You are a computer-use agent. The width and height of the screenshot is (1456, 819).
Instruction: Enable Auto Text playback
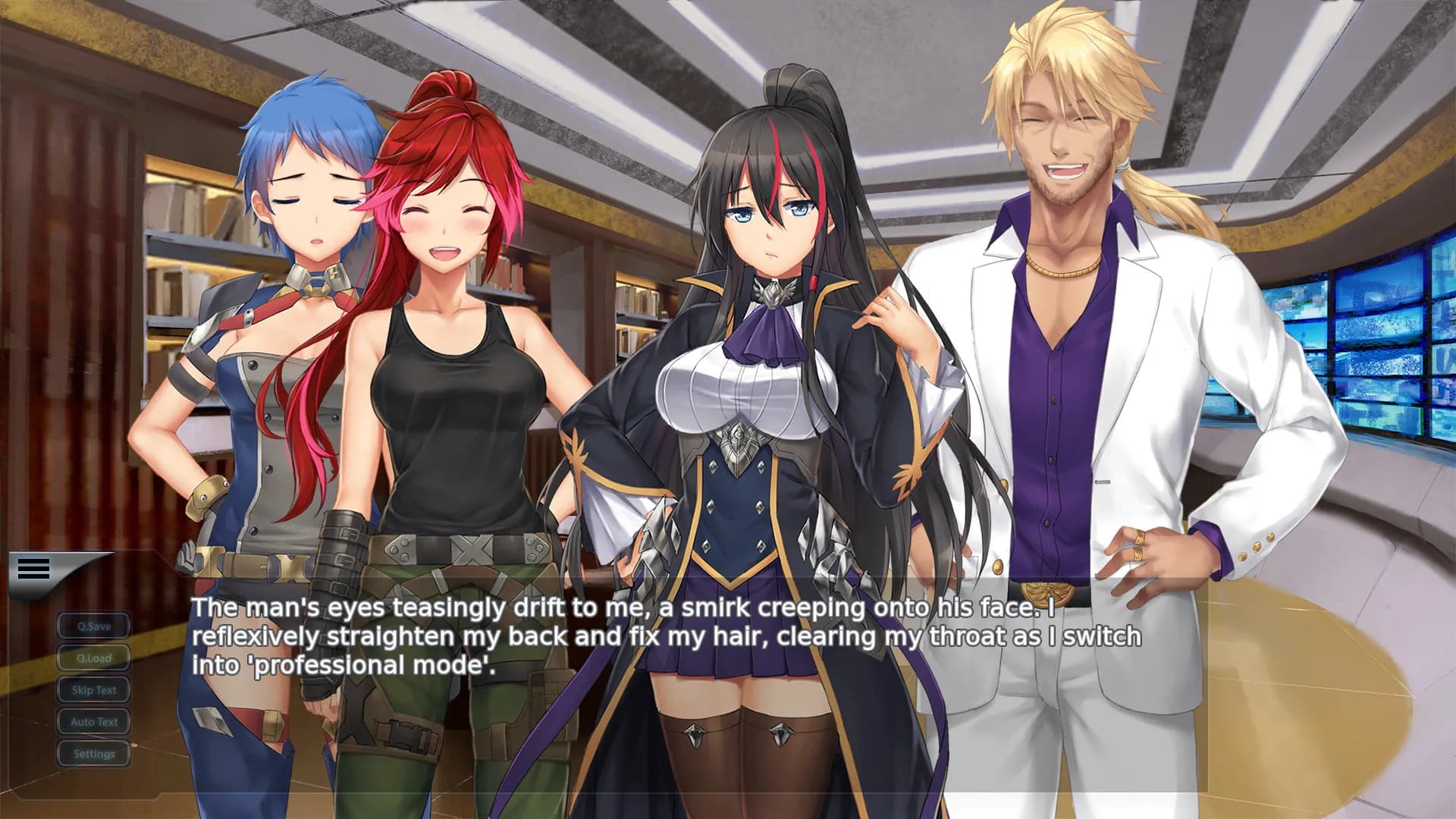tap(93, 722)
